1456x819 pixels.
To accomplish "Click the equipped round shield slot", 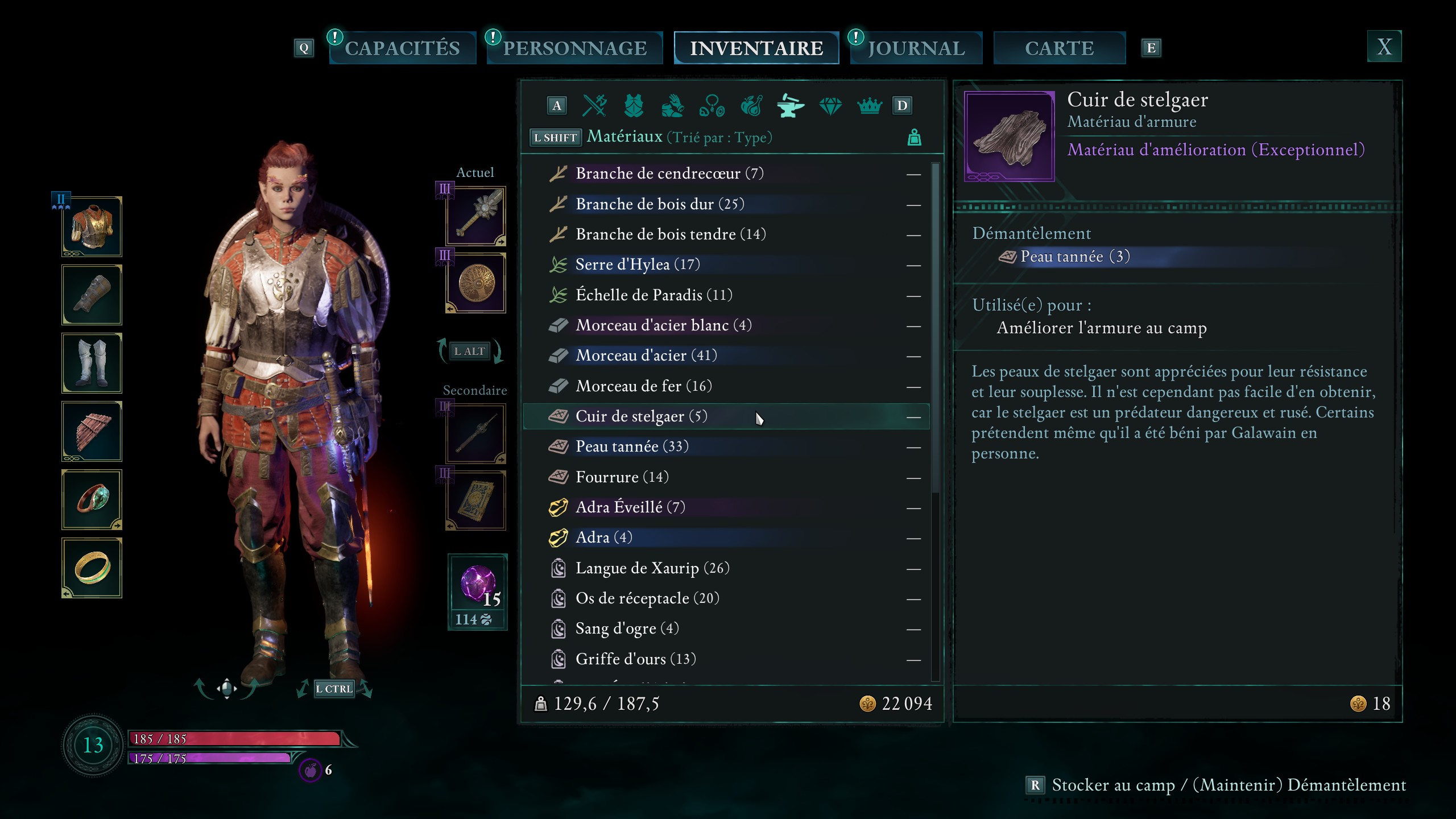I will [x=476, y=283].
